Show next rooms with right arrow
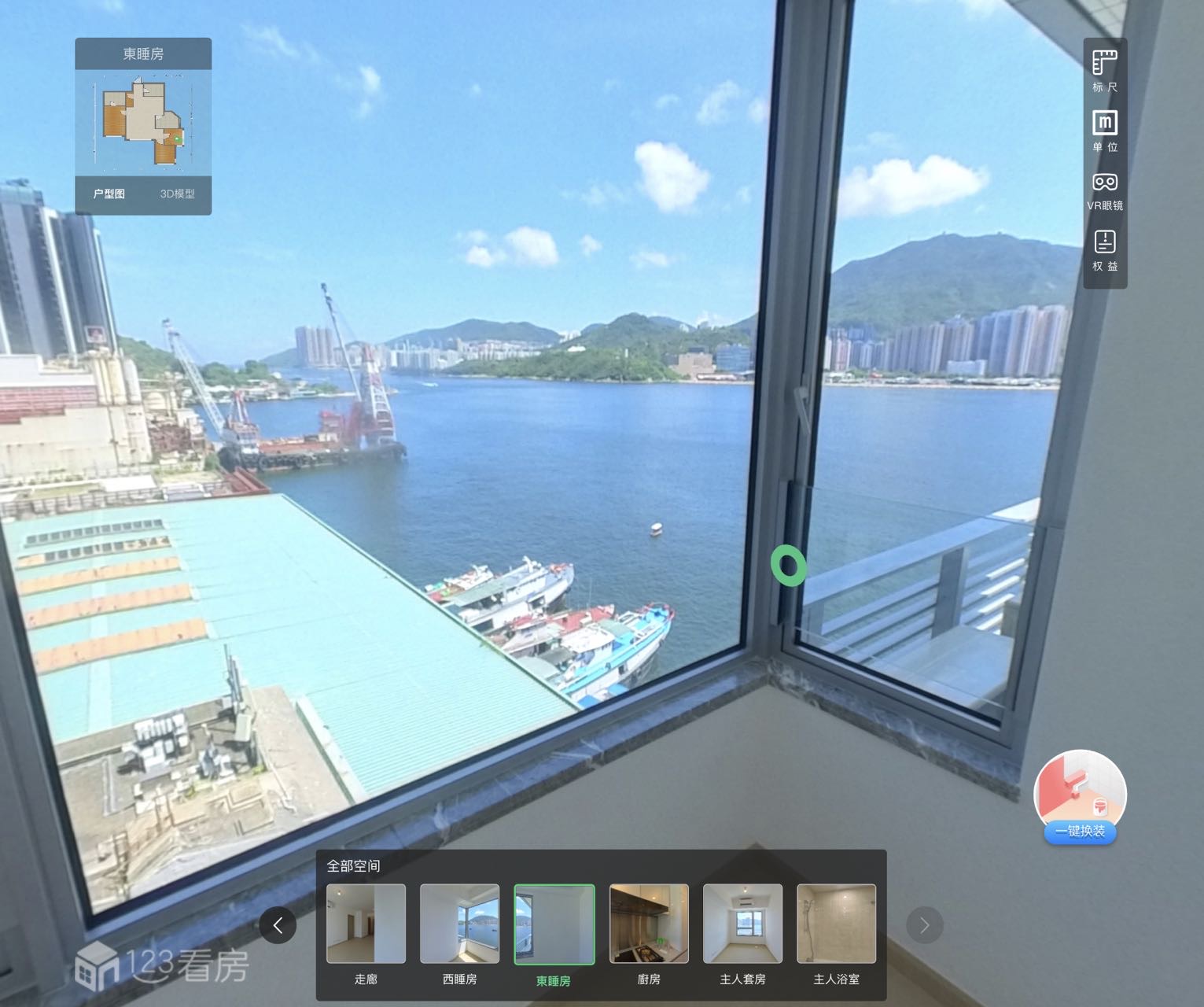 (x=924, y=925)
